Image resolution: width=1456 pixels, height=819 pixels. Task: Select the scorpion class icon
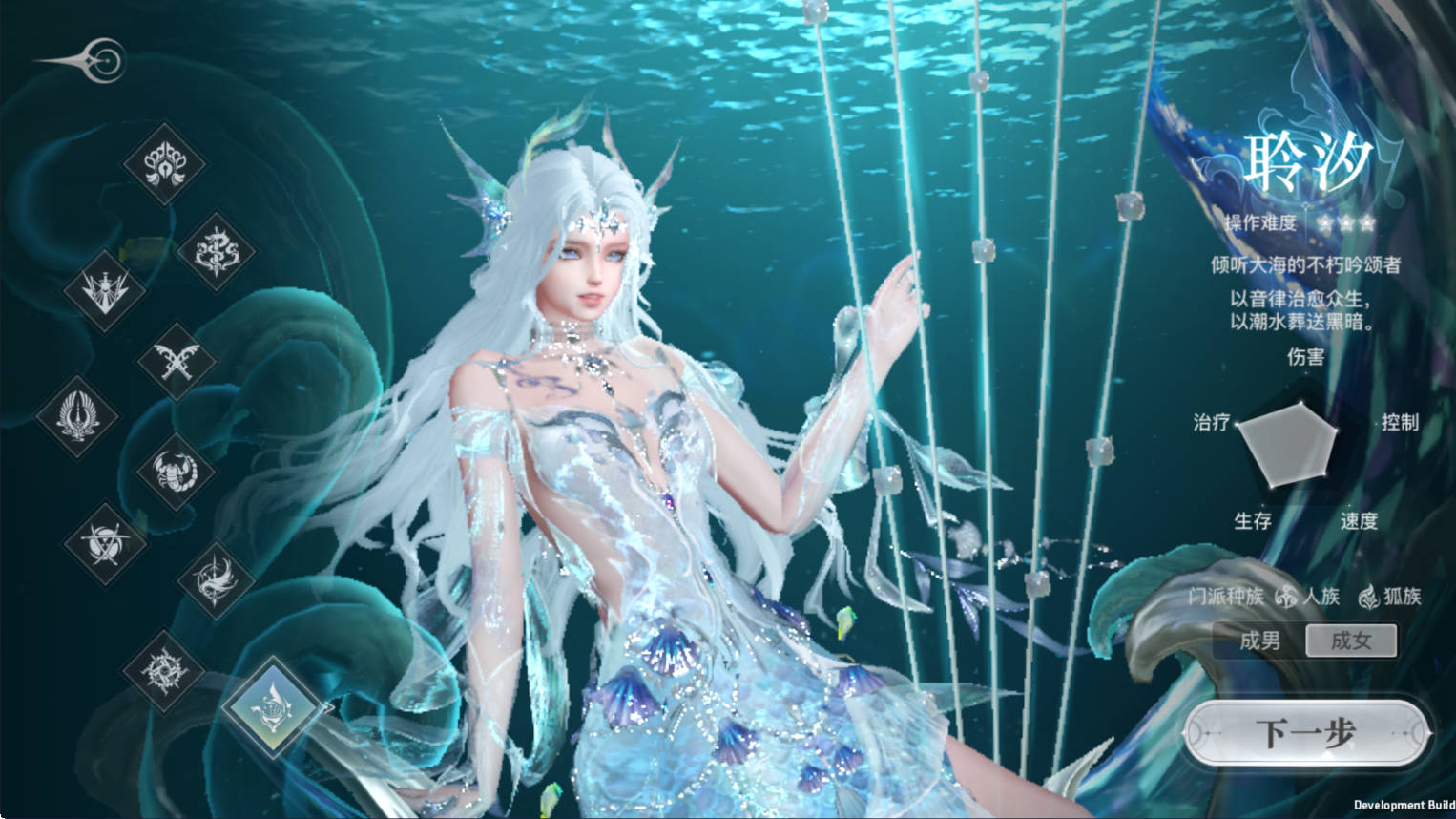(177, 471)
